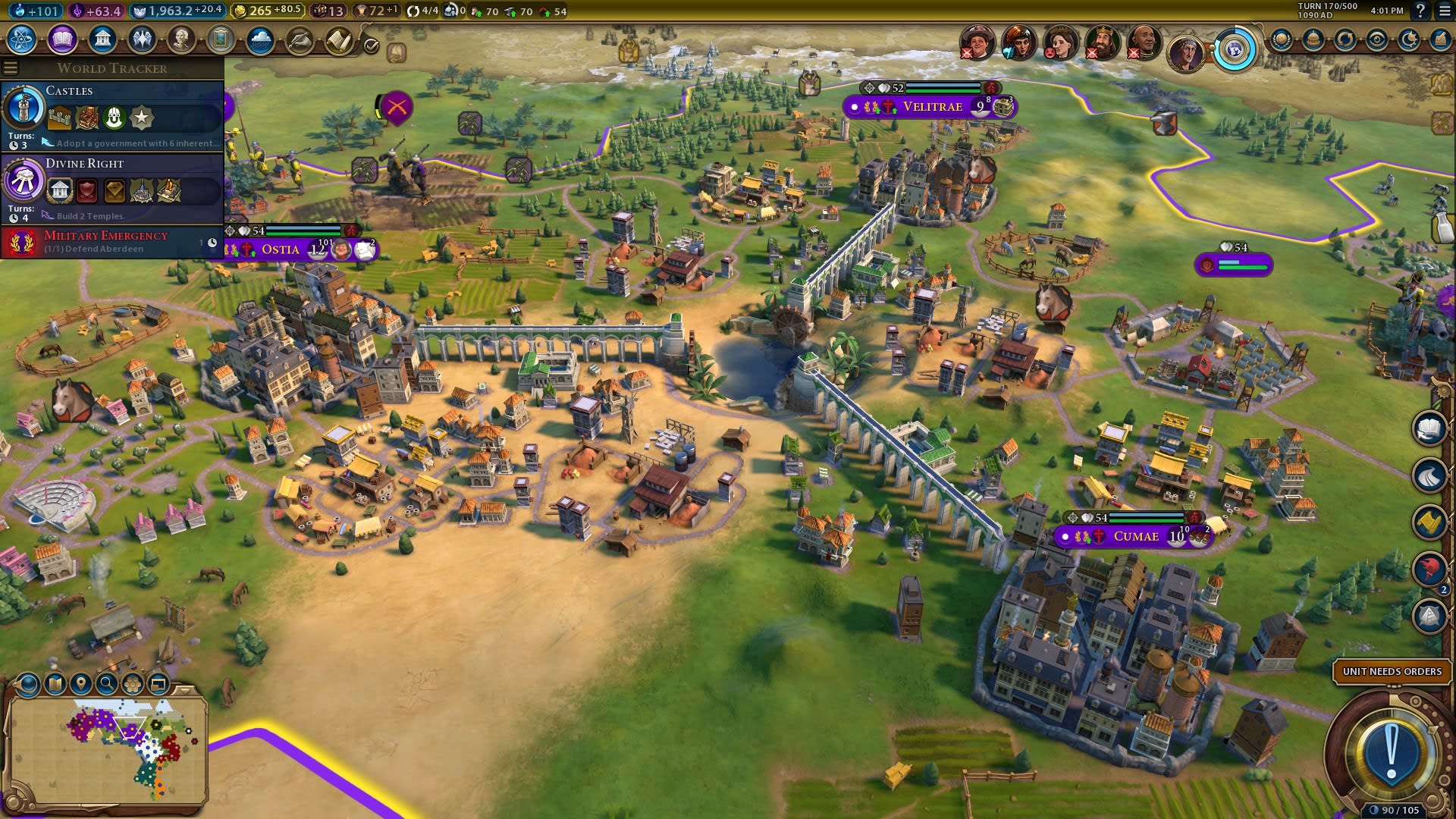Open the main game menu hamburger button
The height and width of the screenshot is (819, 1456).
coord(1443,11)
